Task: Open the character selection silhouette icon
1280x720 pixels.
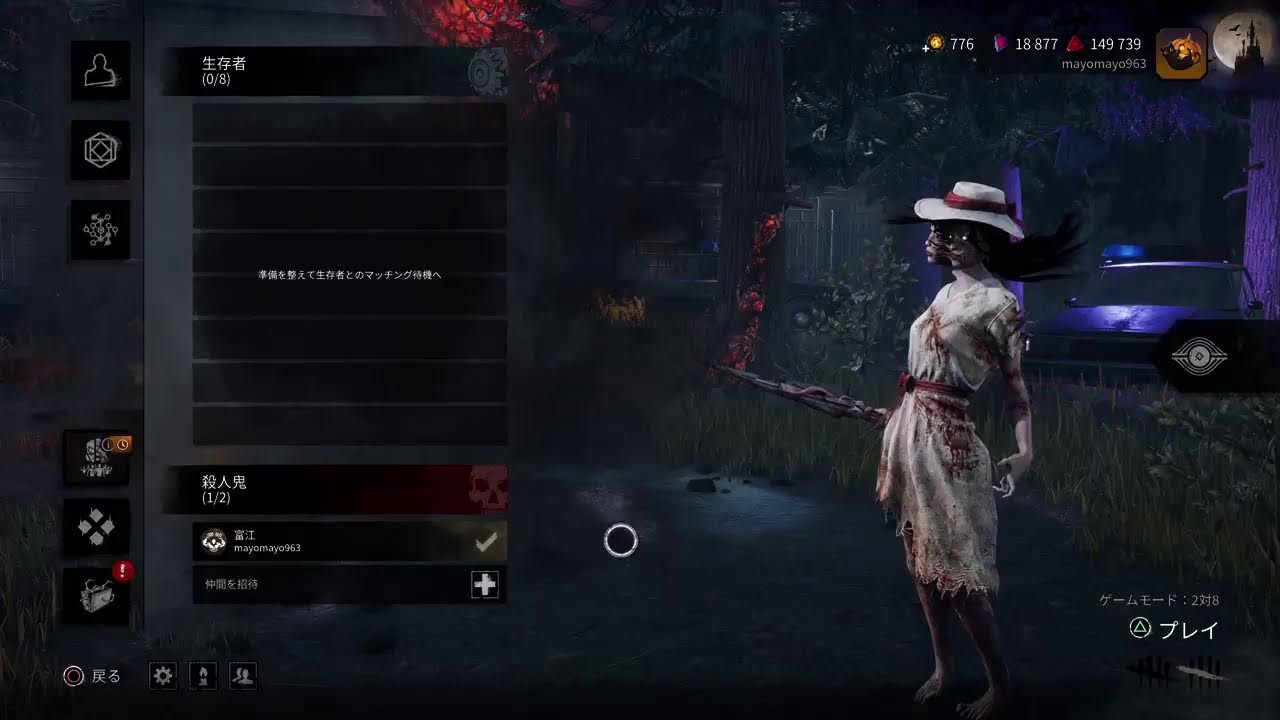Action: click(100, 71)
